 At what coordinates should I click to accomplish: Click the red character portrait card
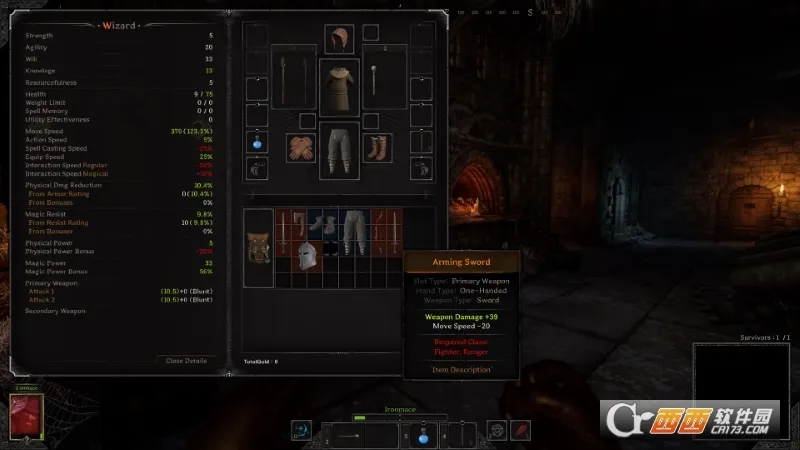[26, 418]
